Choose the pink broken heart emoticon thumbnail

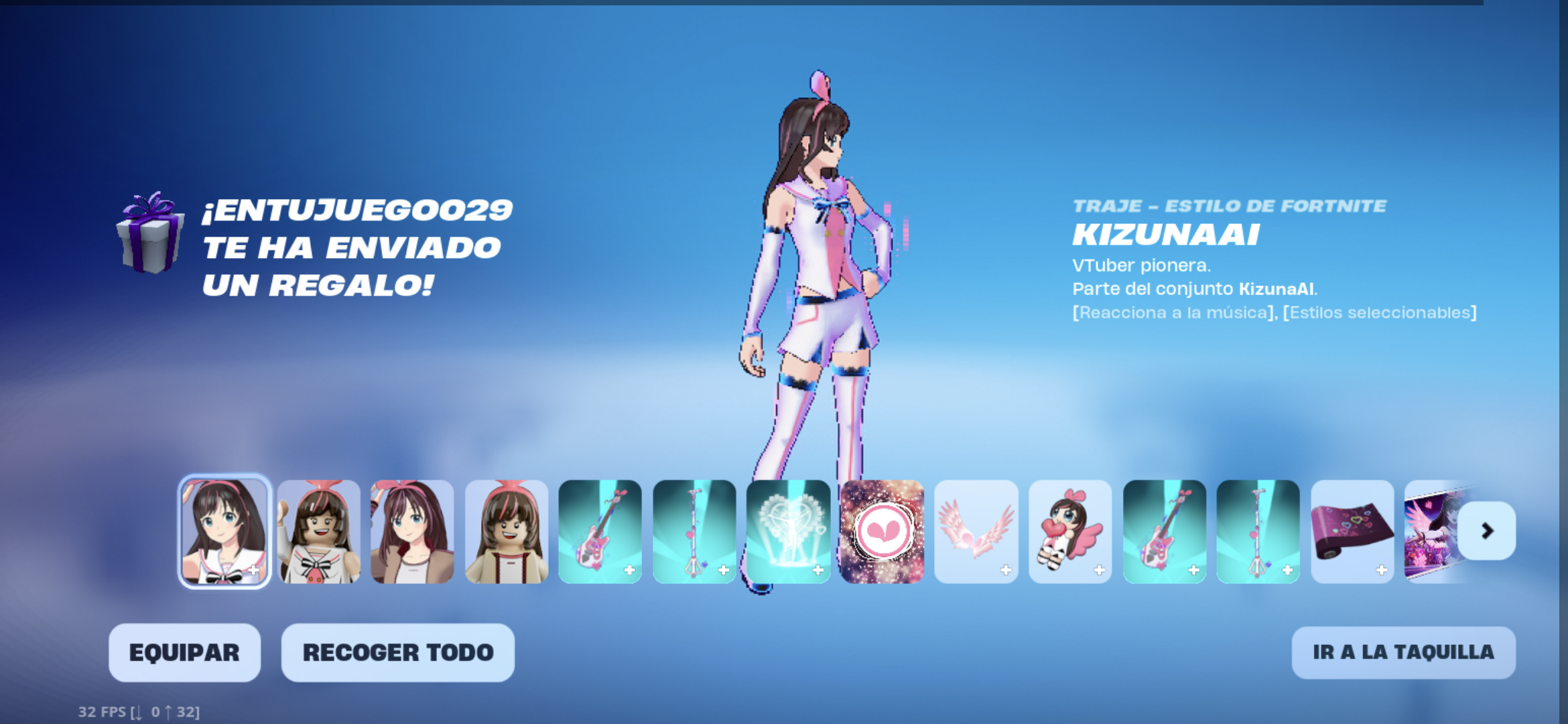(882, 531)
